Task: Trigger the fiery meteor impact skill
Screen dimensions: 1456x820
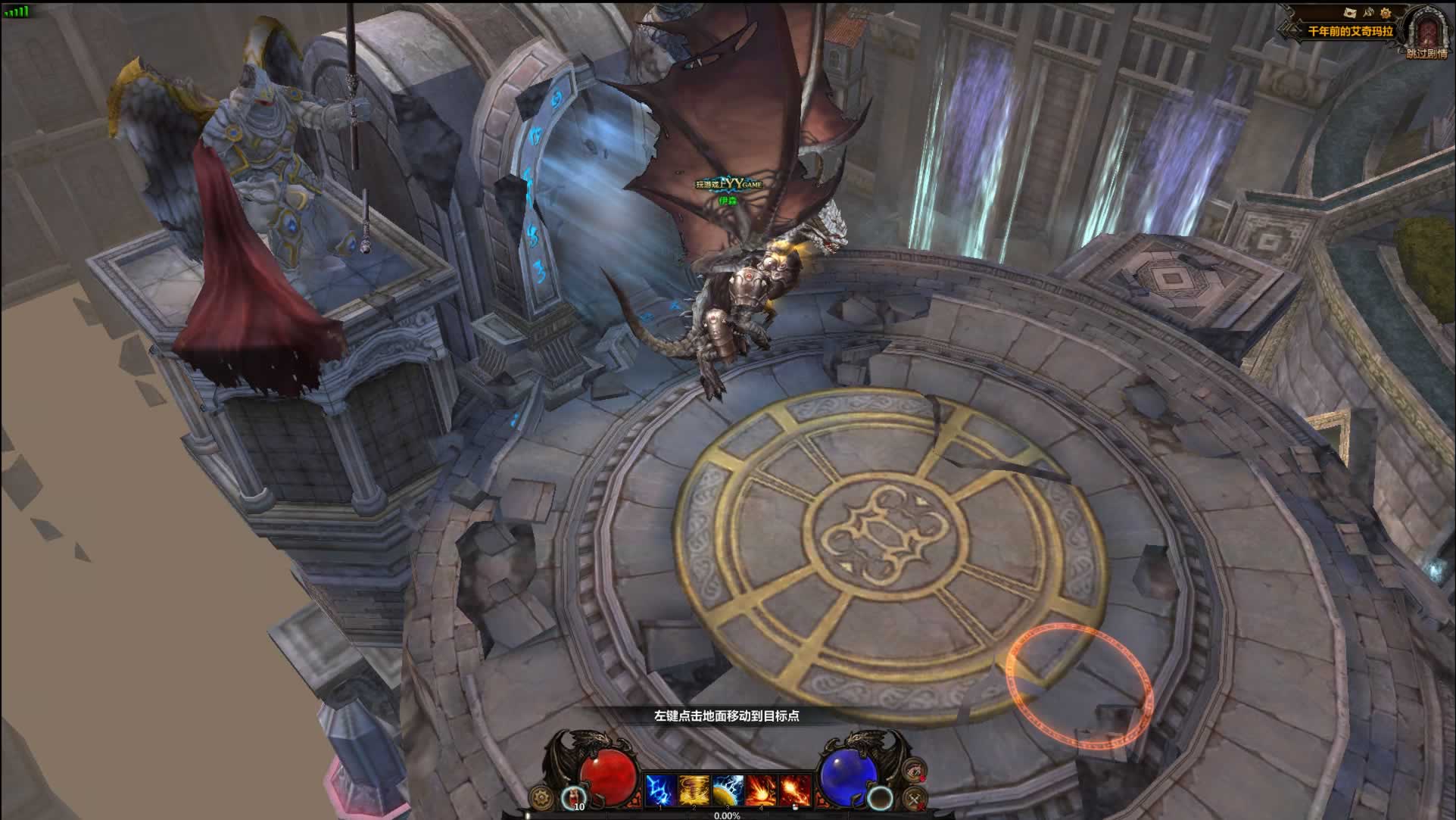Action: tap(761, 791)
